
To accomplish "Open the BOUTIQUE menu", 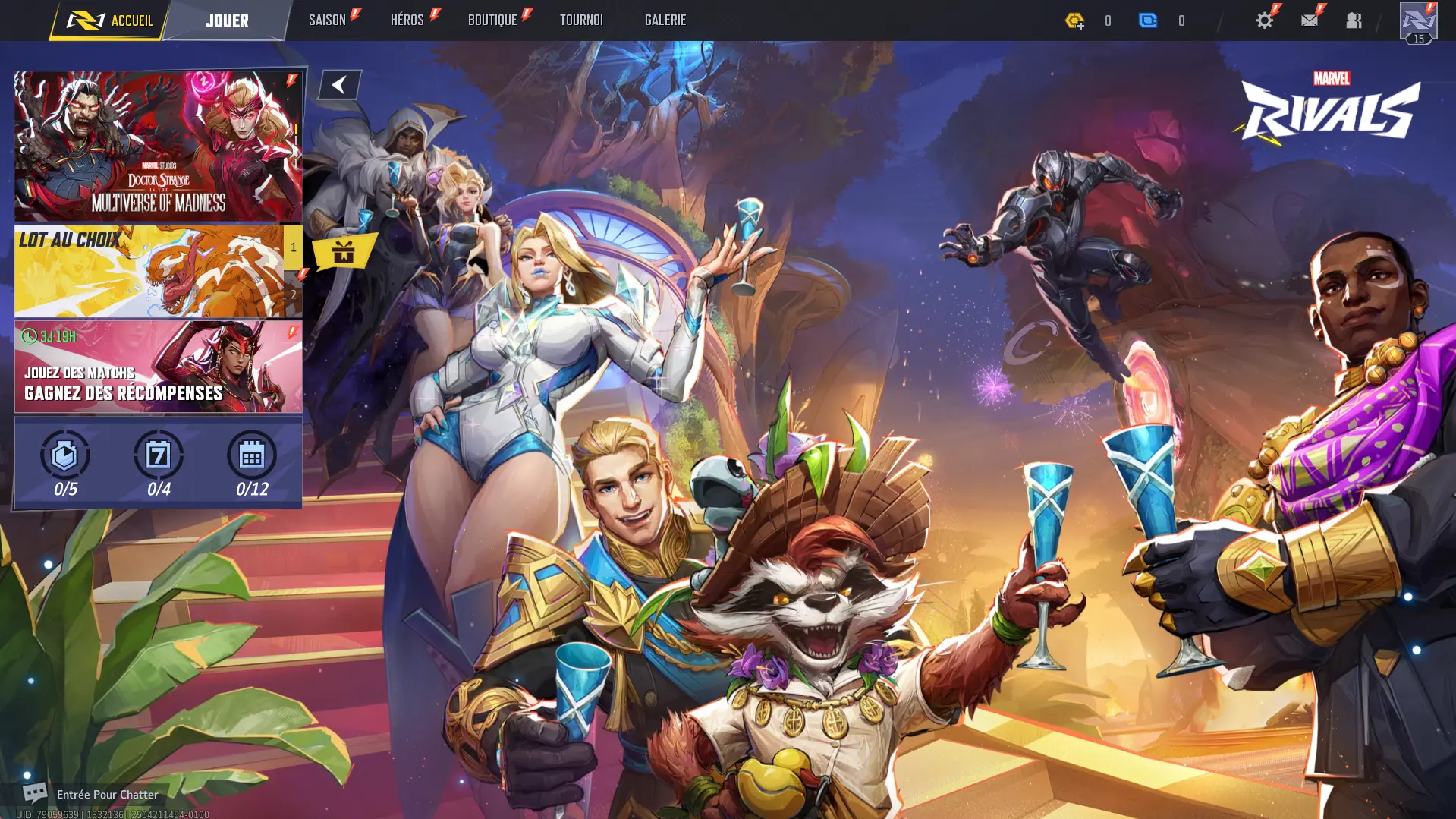I will [x=493, y=20].
